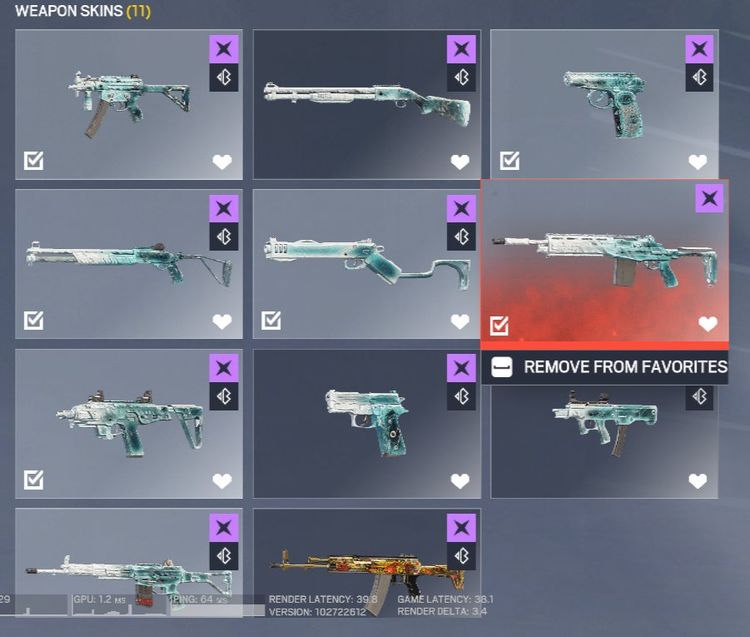Toggle the checkbox on the Makarov pistol tile
Viewport: 750px width, 637px height.
pos(510,161)
